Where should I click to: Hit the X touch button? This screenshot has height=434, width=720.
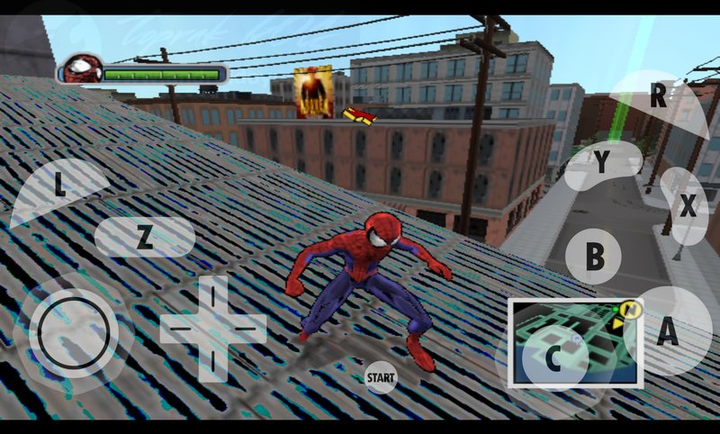click(687, 207)
